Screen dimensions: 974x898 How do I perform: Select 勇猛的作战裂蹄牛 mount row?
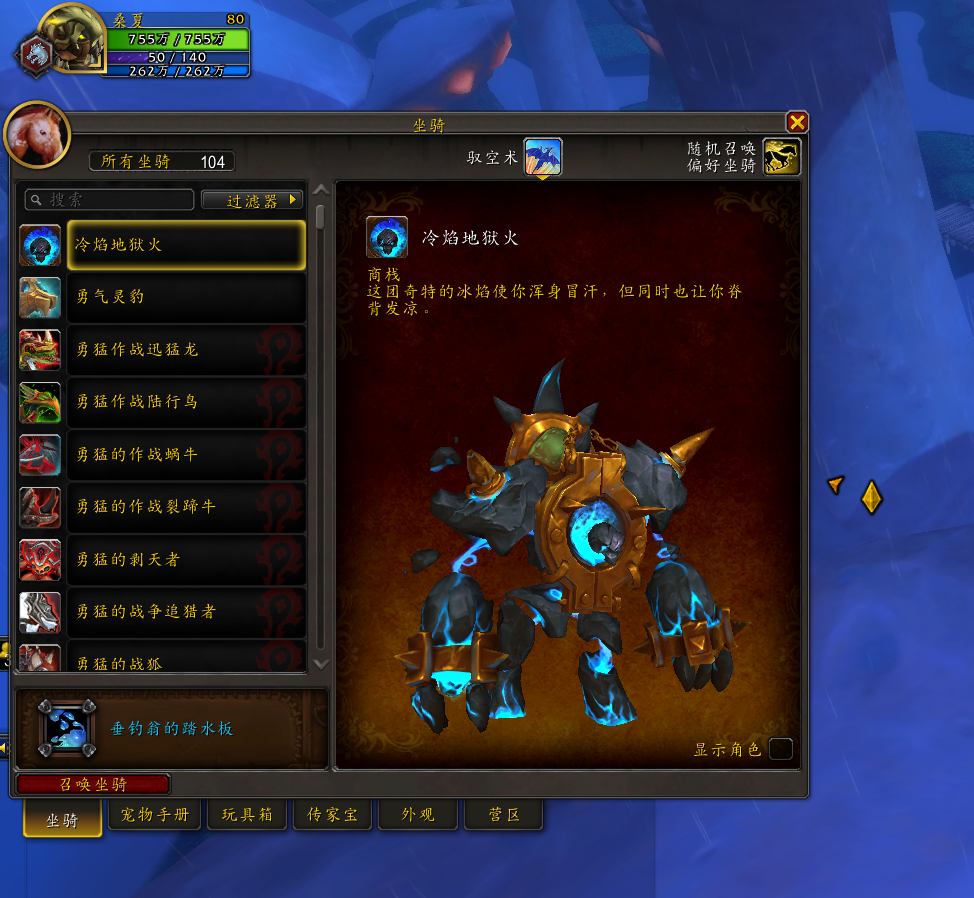click(x=186, y=507)
